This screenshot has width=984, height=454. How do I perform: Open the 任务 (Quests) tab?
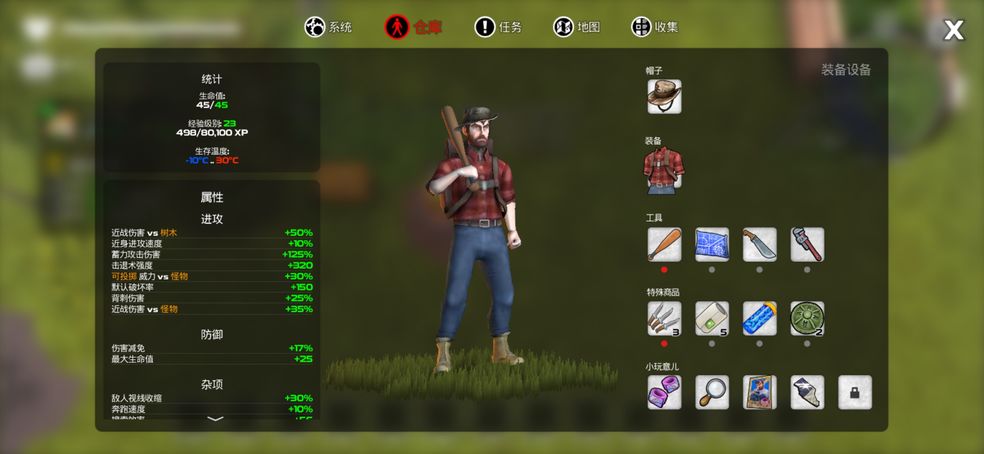tap(498, 27)
